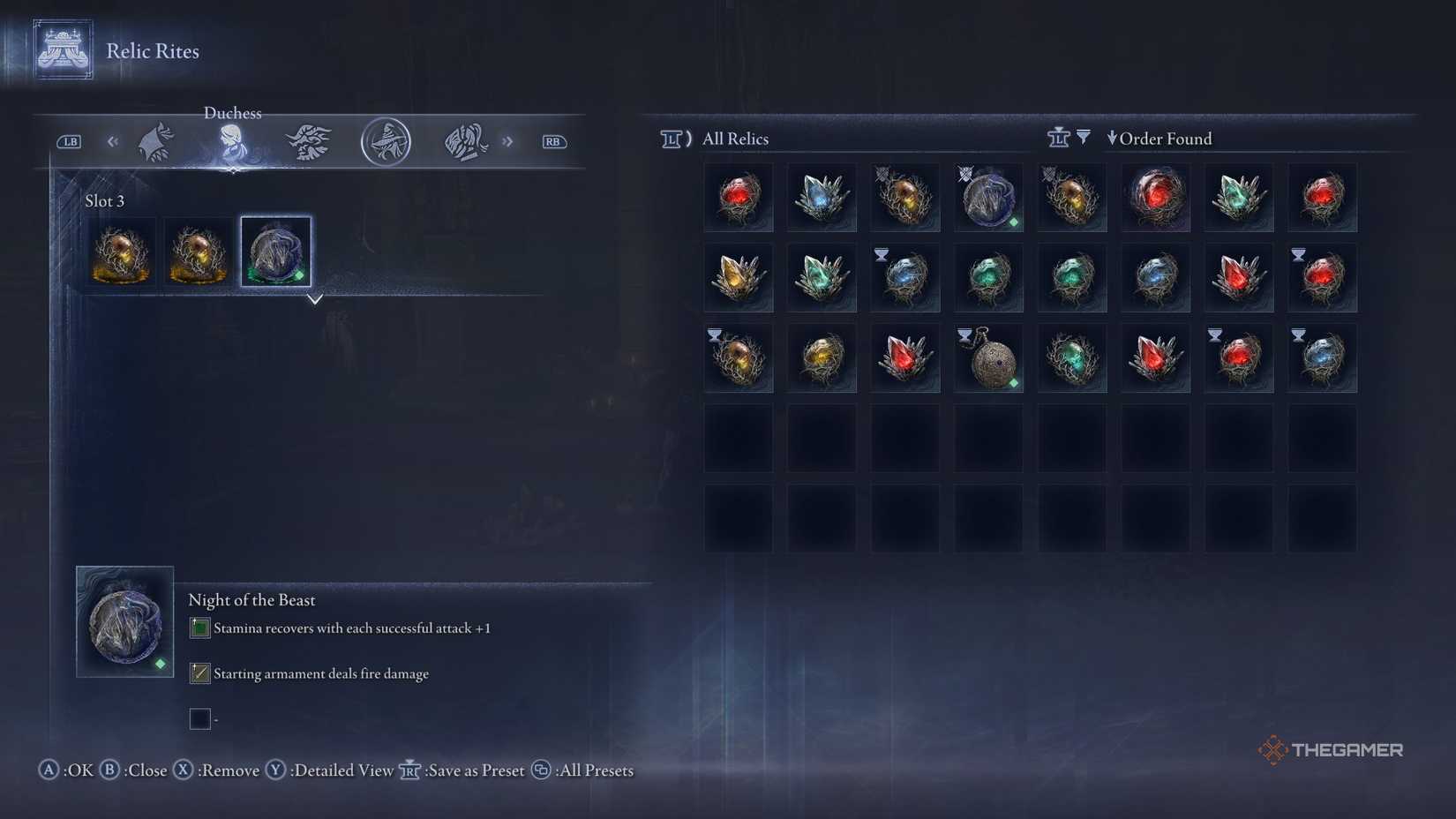
Task: Click the Night of the Beast relic thumbnail
Action: click(x=124, y=620)
